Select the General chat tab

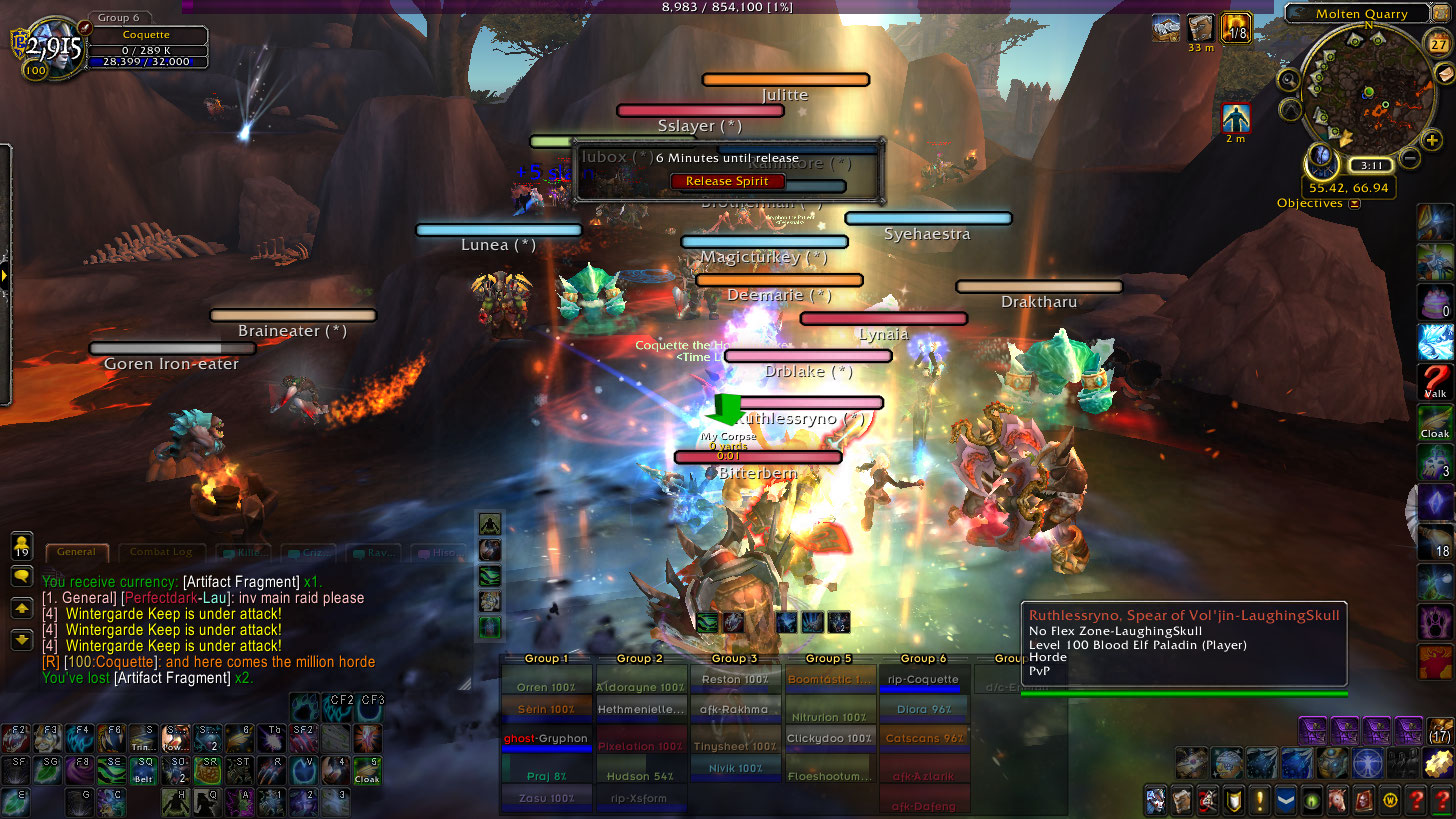click(77, 552)
